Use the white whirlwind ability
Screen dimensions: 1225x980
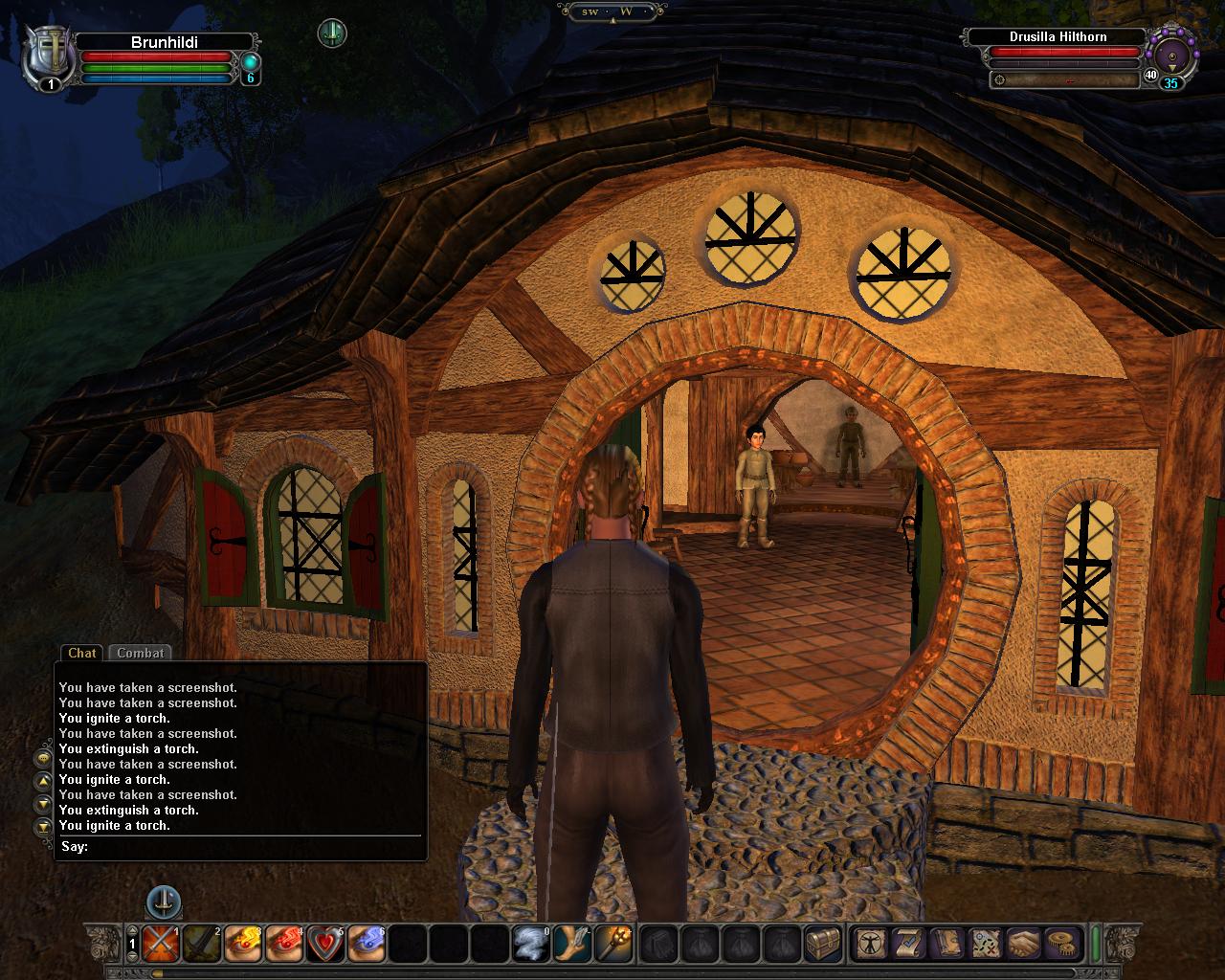[x=531, y=944]
